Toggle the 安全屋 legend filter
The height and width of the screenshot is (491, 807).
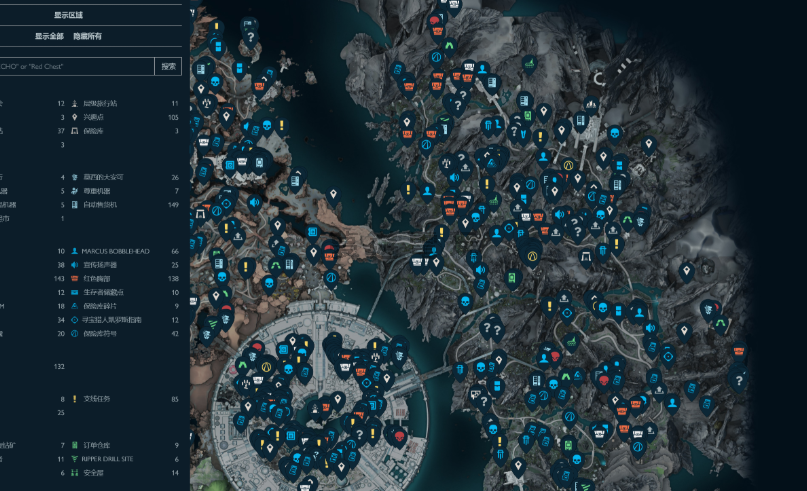pos(93,472)
